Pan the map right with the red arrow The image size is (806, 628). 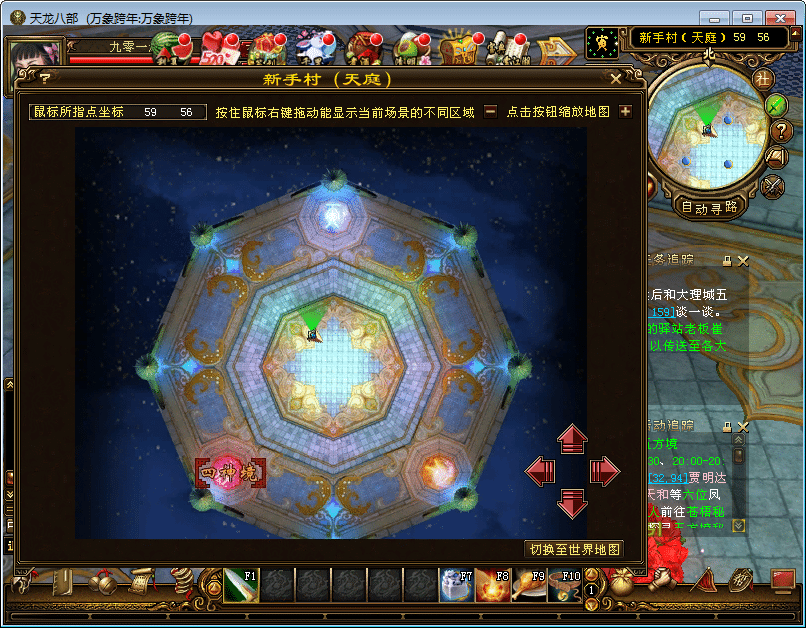coord(605,471)
